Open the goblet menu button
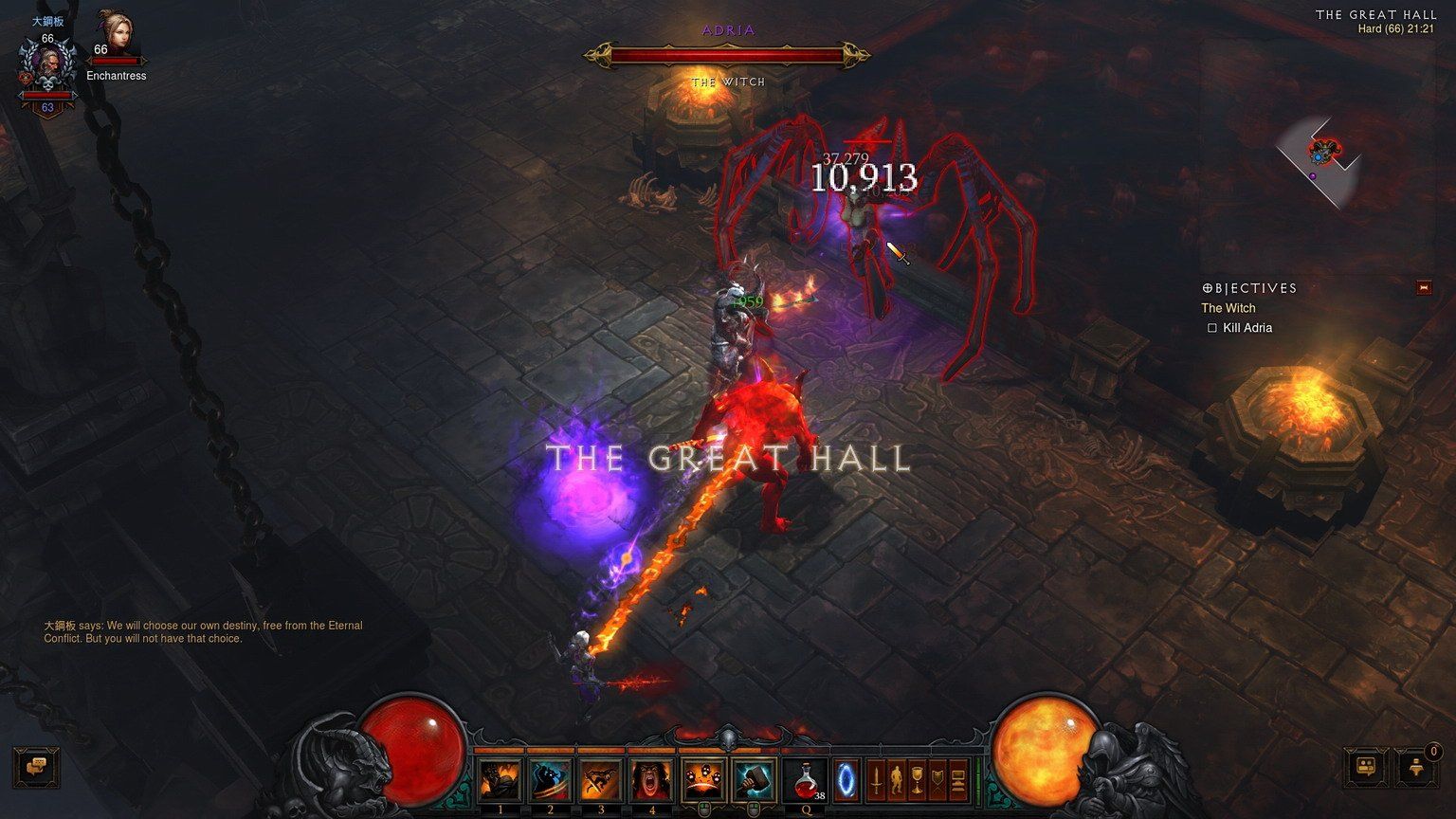 point(917,780)
